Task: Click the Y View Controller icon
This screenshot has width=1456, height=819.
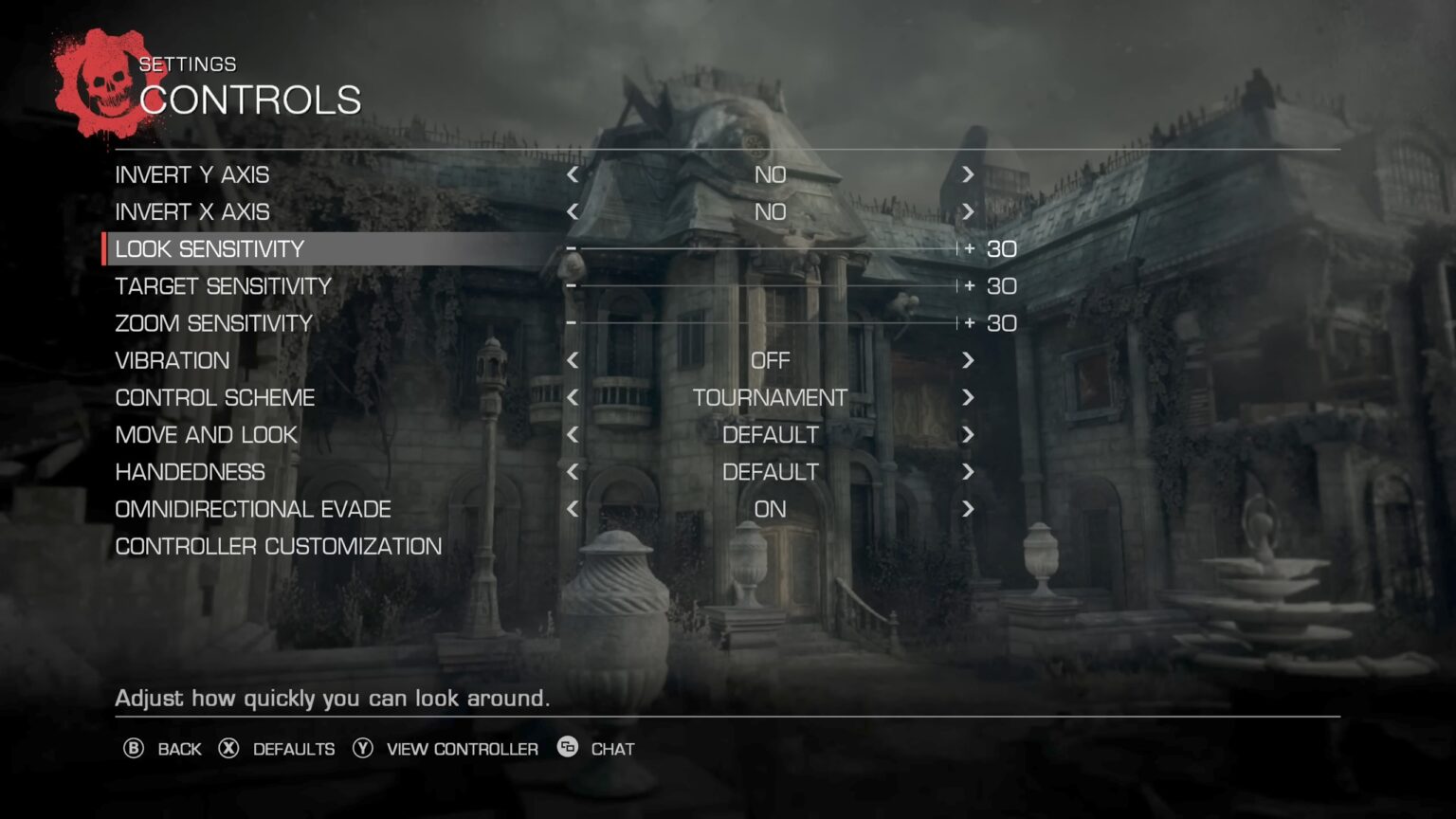Action: point(361,749)
